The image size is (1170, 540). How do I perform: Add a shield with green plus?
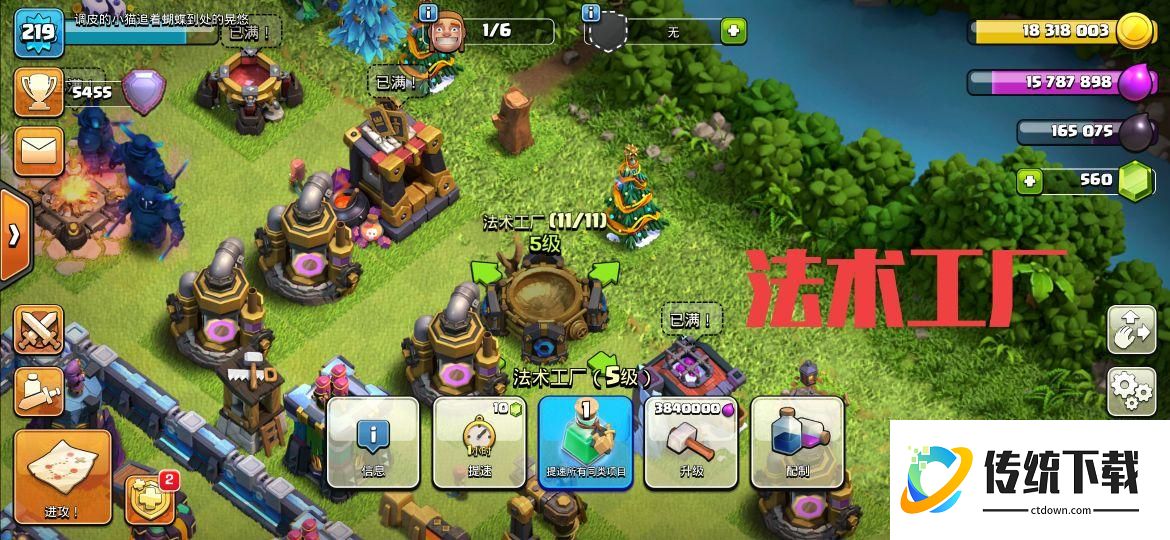734,31
